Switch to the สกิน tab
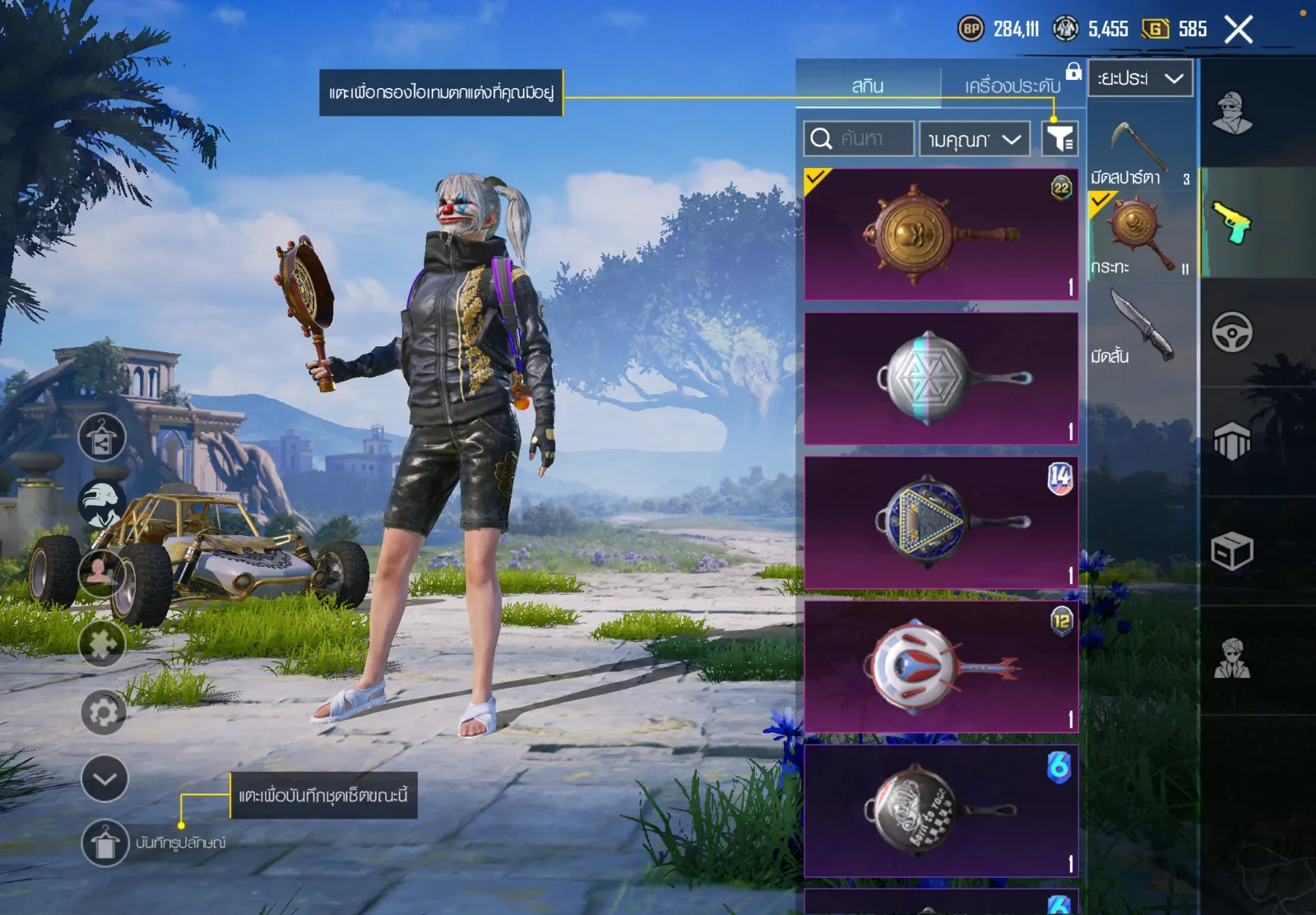Image resolution: width=1316 pixels, height=915 pixels. click(x=868, y=86)
